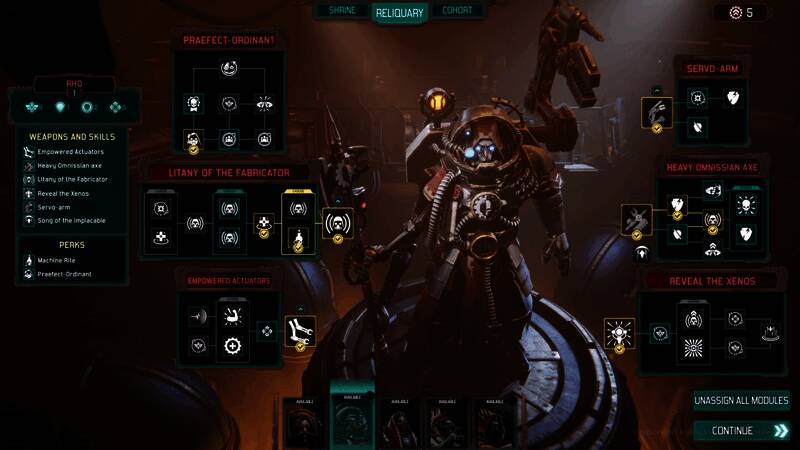
Task: Select Praefect-Ordinant perk entry
Action: point(66,274)
